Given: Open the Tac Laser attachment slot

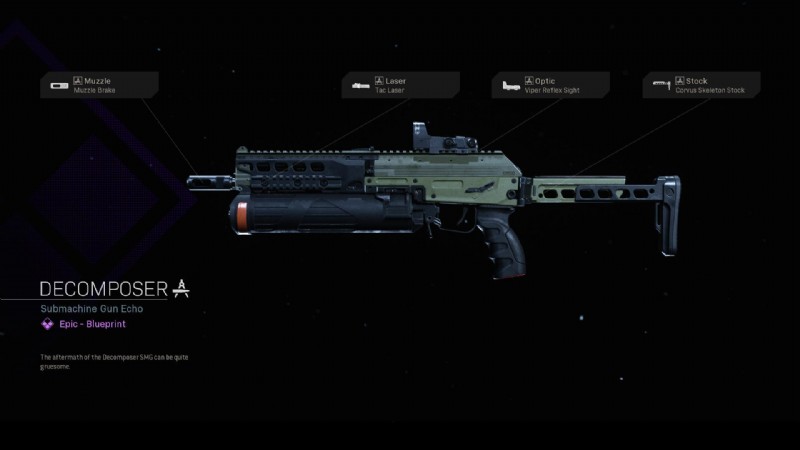Looking at the screenshot, I should (400, 85).
